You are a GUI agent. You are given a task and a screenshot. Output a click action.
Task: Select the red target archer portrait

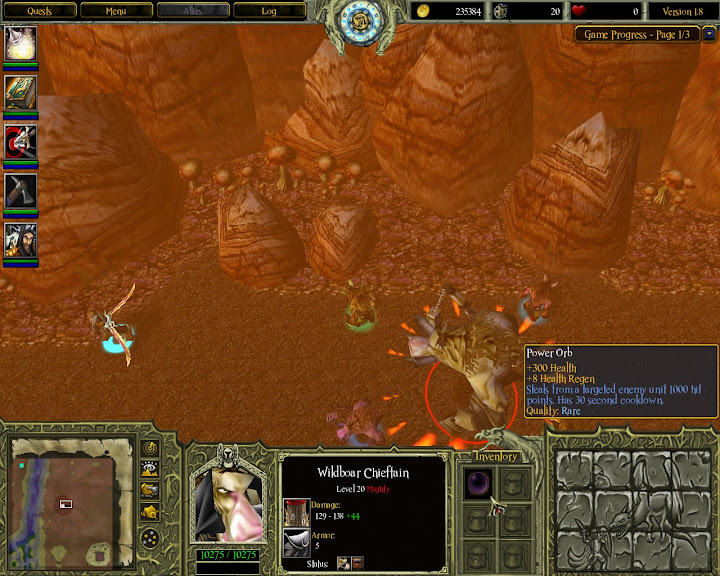click(21, 142)
